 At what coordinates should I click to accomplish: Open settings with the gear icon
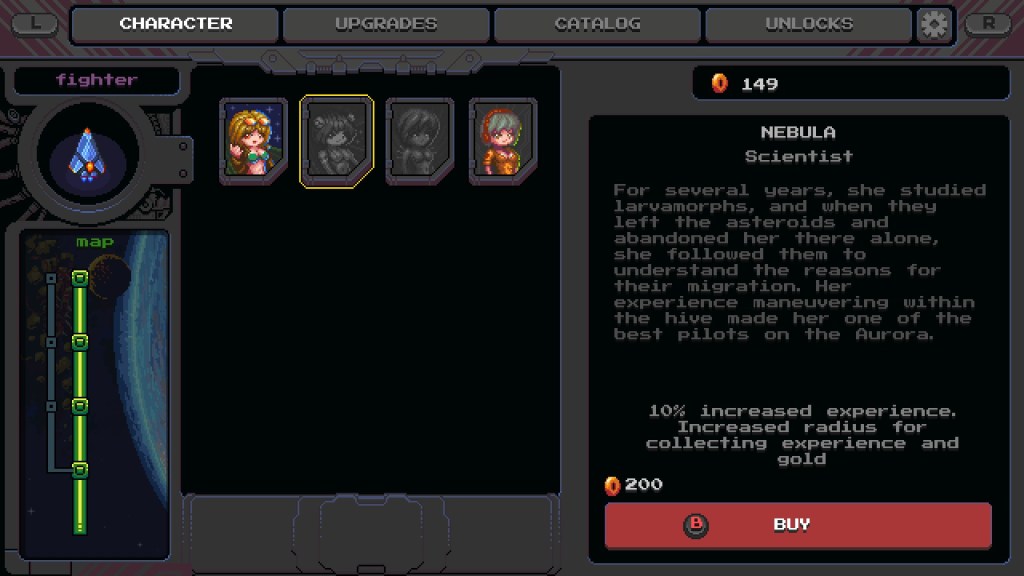934,24
